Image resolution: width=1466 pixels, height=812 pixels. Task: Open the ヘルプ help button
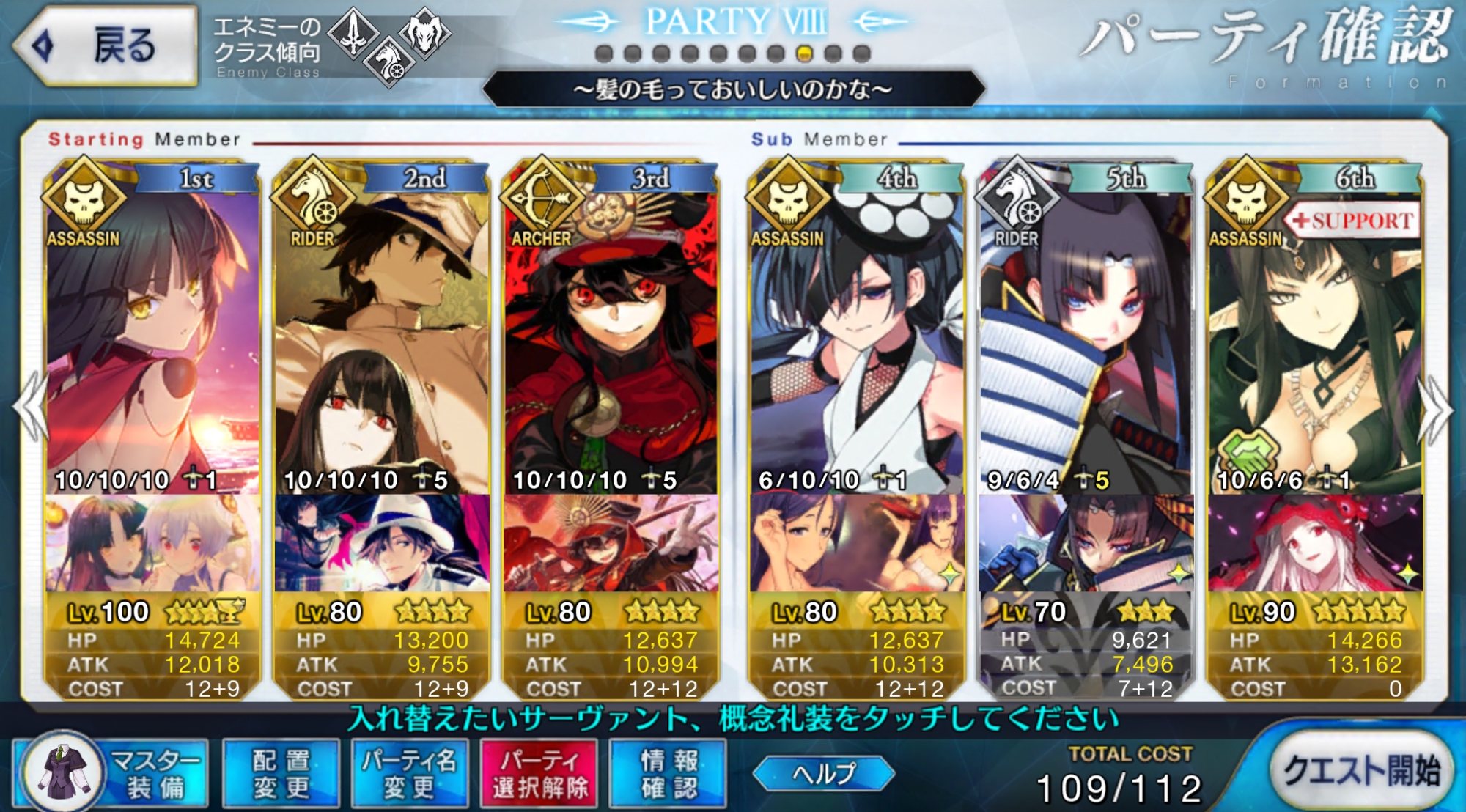[824, 773]
